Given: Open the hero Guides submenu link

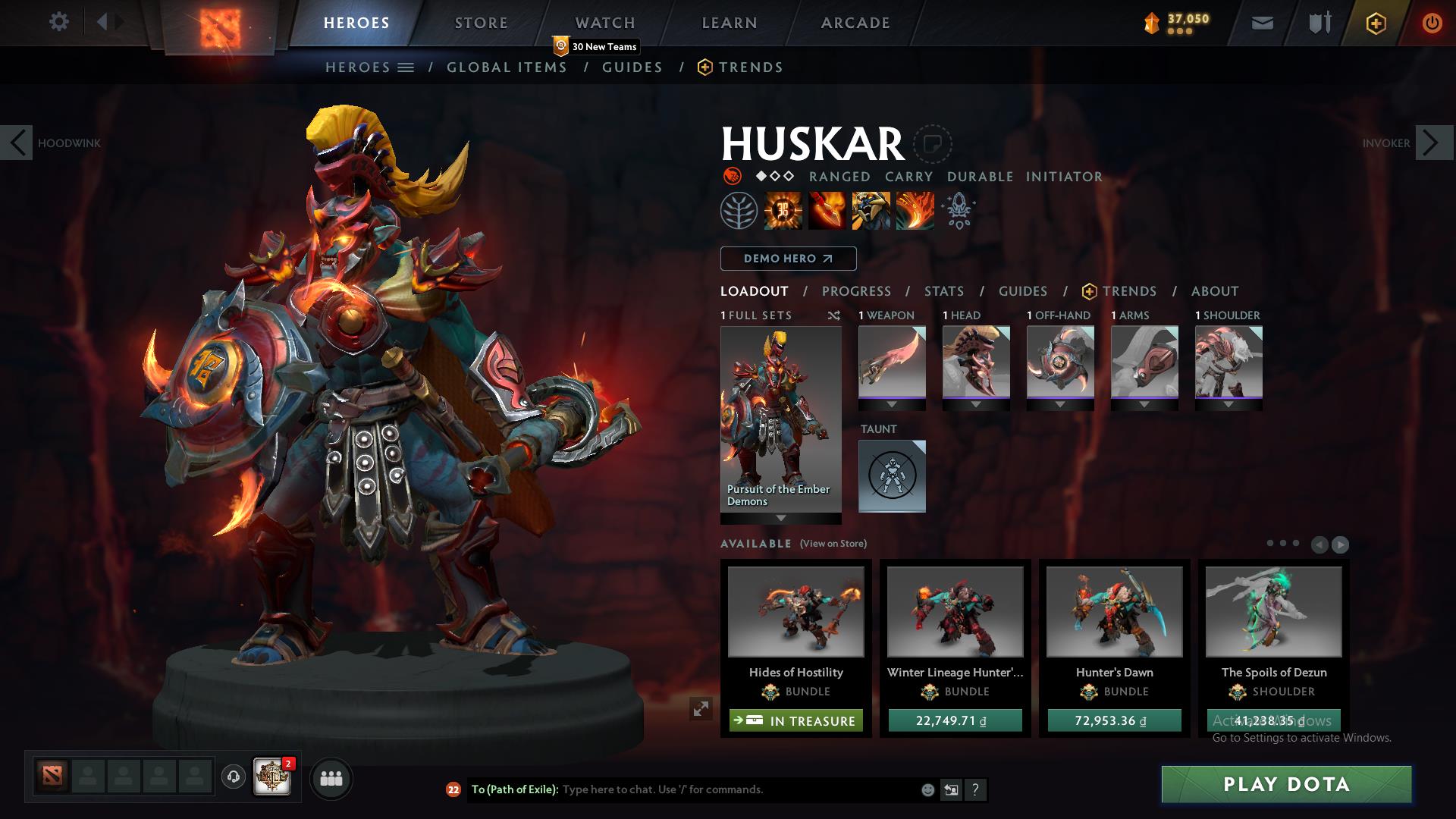Looking at the screenshot, I should point(632,67).
